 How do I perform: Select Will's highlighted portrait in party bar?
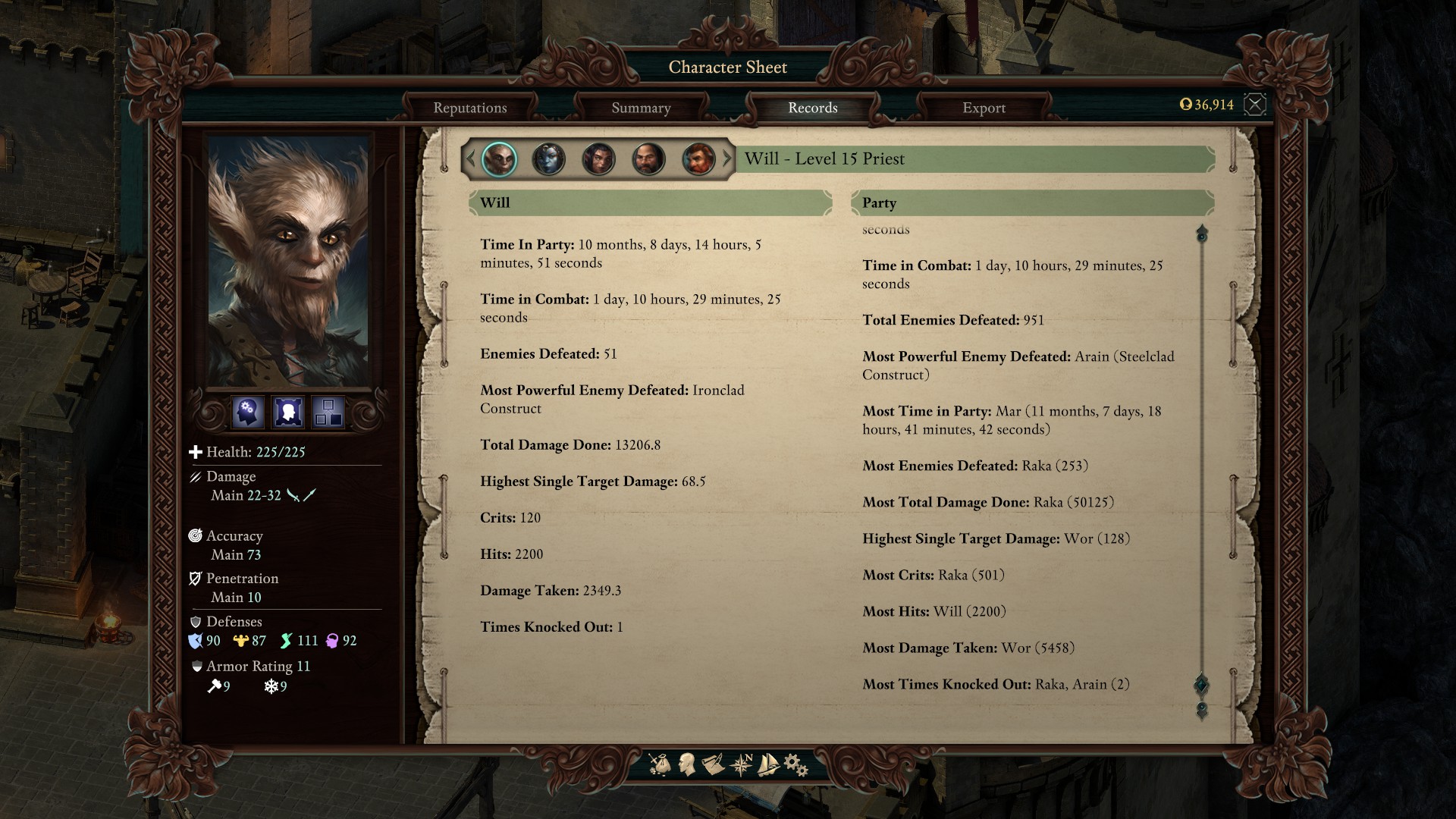point(499,159)
